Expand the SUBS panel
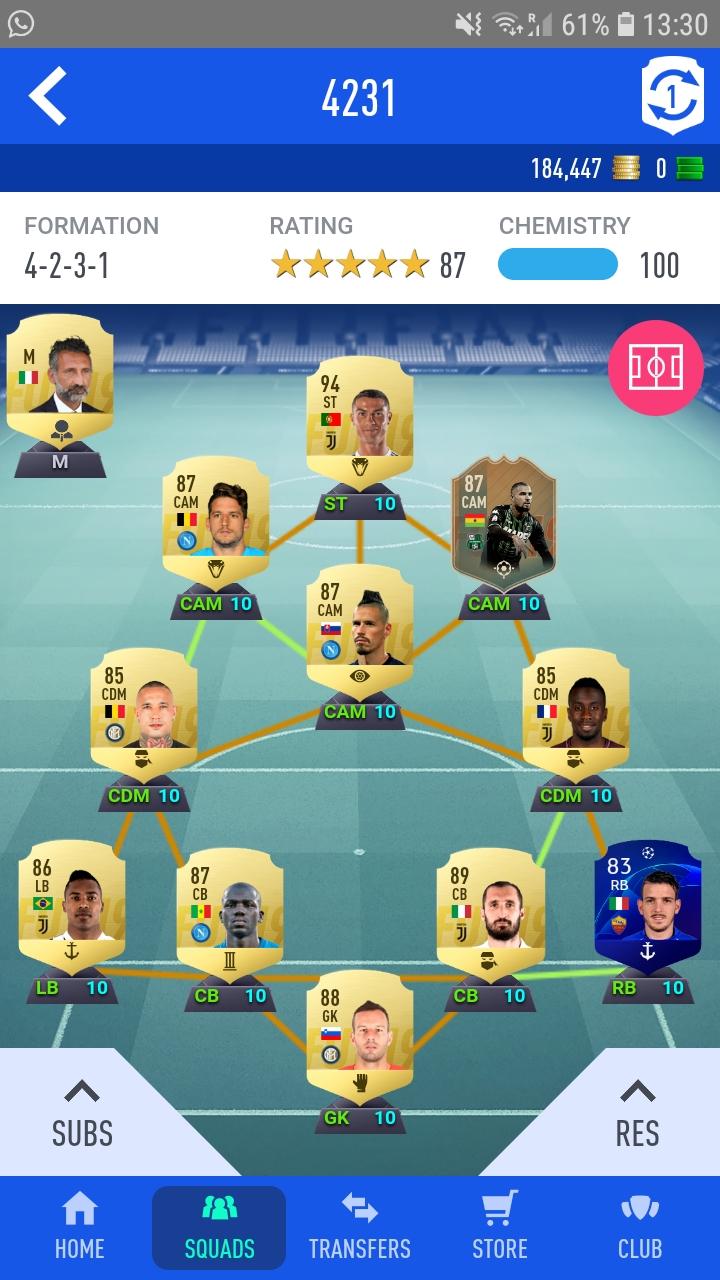The height and width of the screenshot is (1280, 720). [x=82, y=1115]
